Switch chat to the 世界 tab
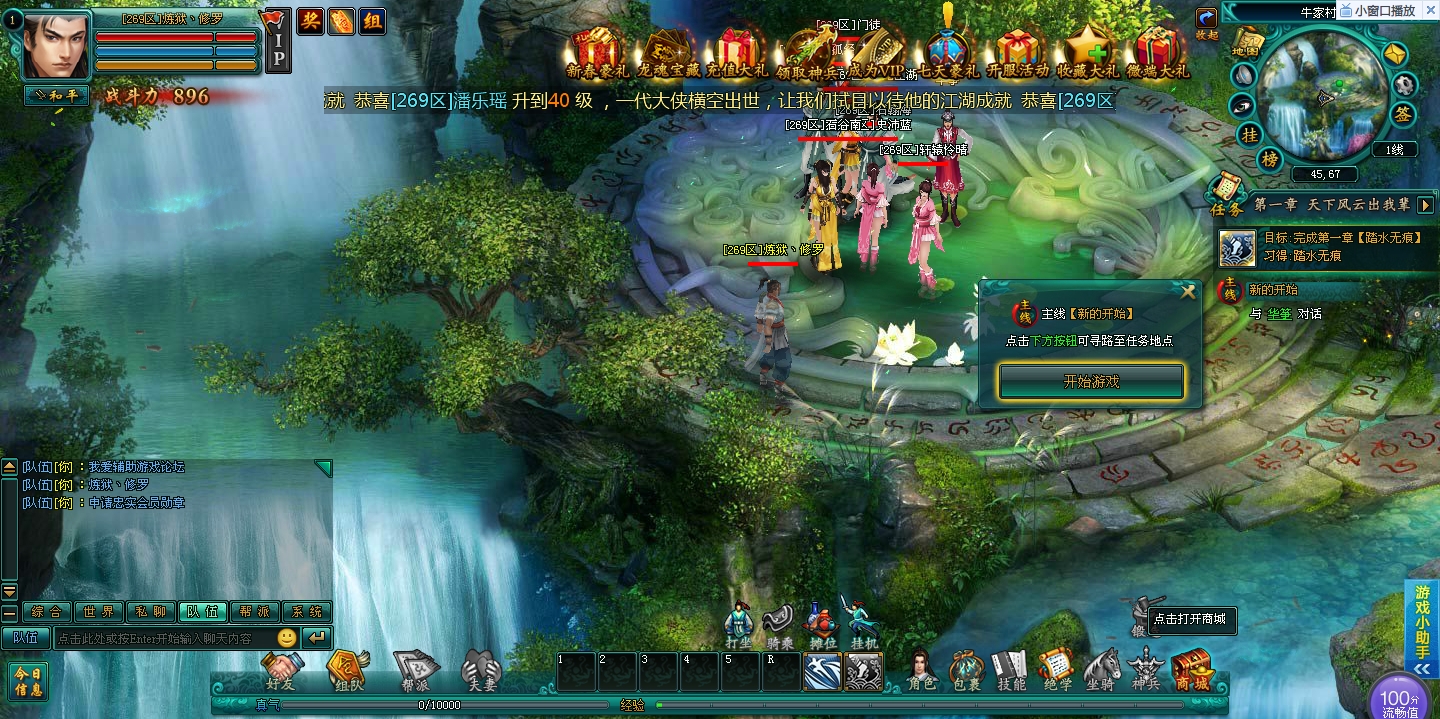Image resolution: width=1440 pixels, height=719 pixels. (99, 612)
